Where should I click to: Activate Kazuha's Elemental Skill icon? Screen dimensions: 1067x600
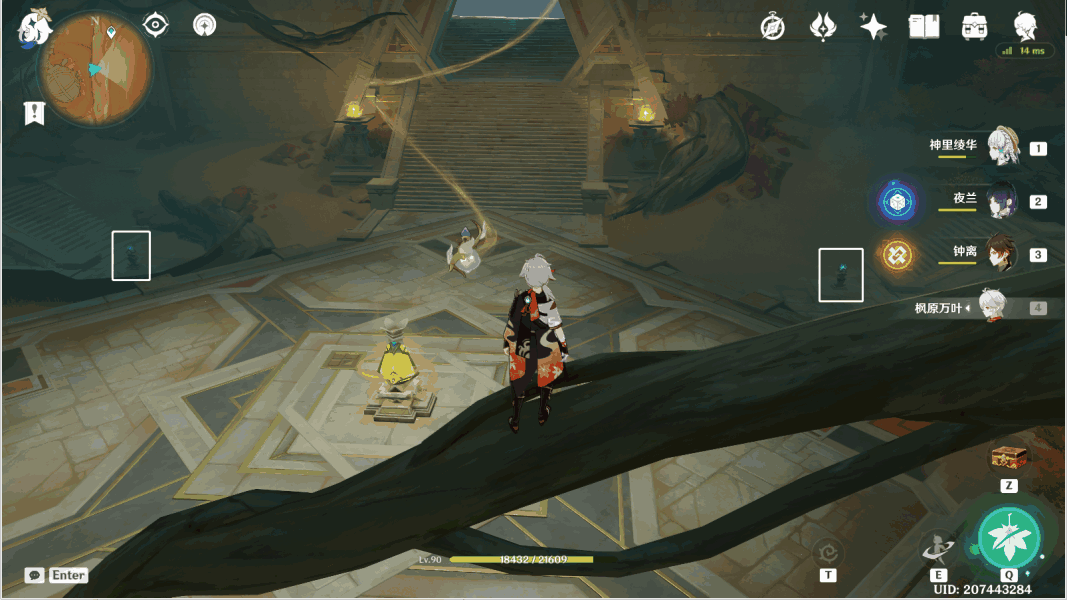938,548
